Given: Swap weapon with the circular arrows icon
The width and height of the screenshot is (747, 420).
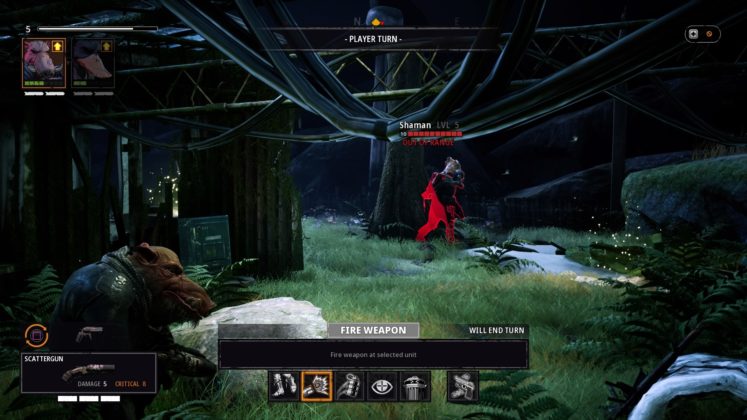Looking at the screenshot, I should click(x=37, y=336).
